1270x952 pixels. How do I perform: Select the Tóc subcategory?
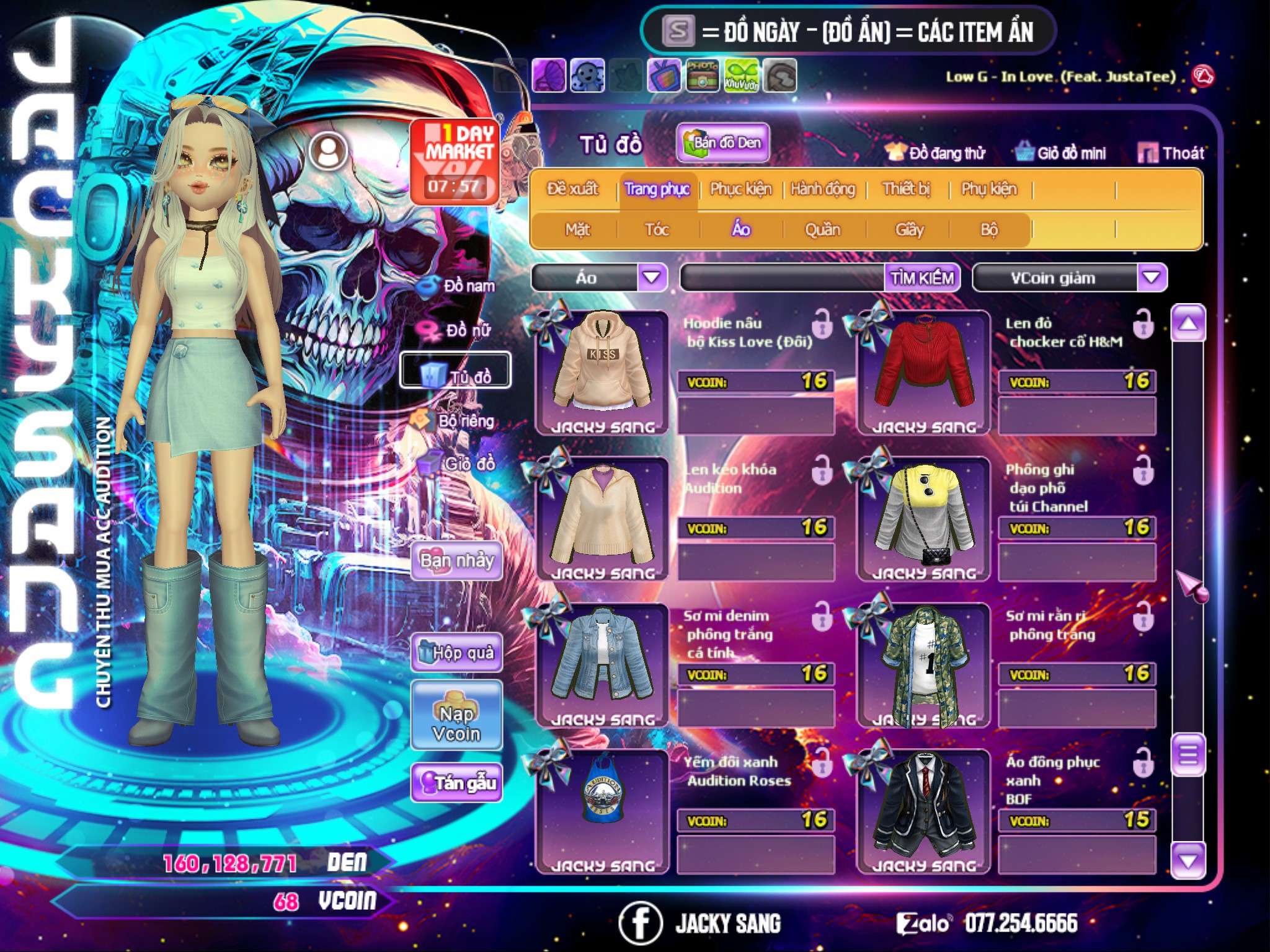[x=657, y=230]
